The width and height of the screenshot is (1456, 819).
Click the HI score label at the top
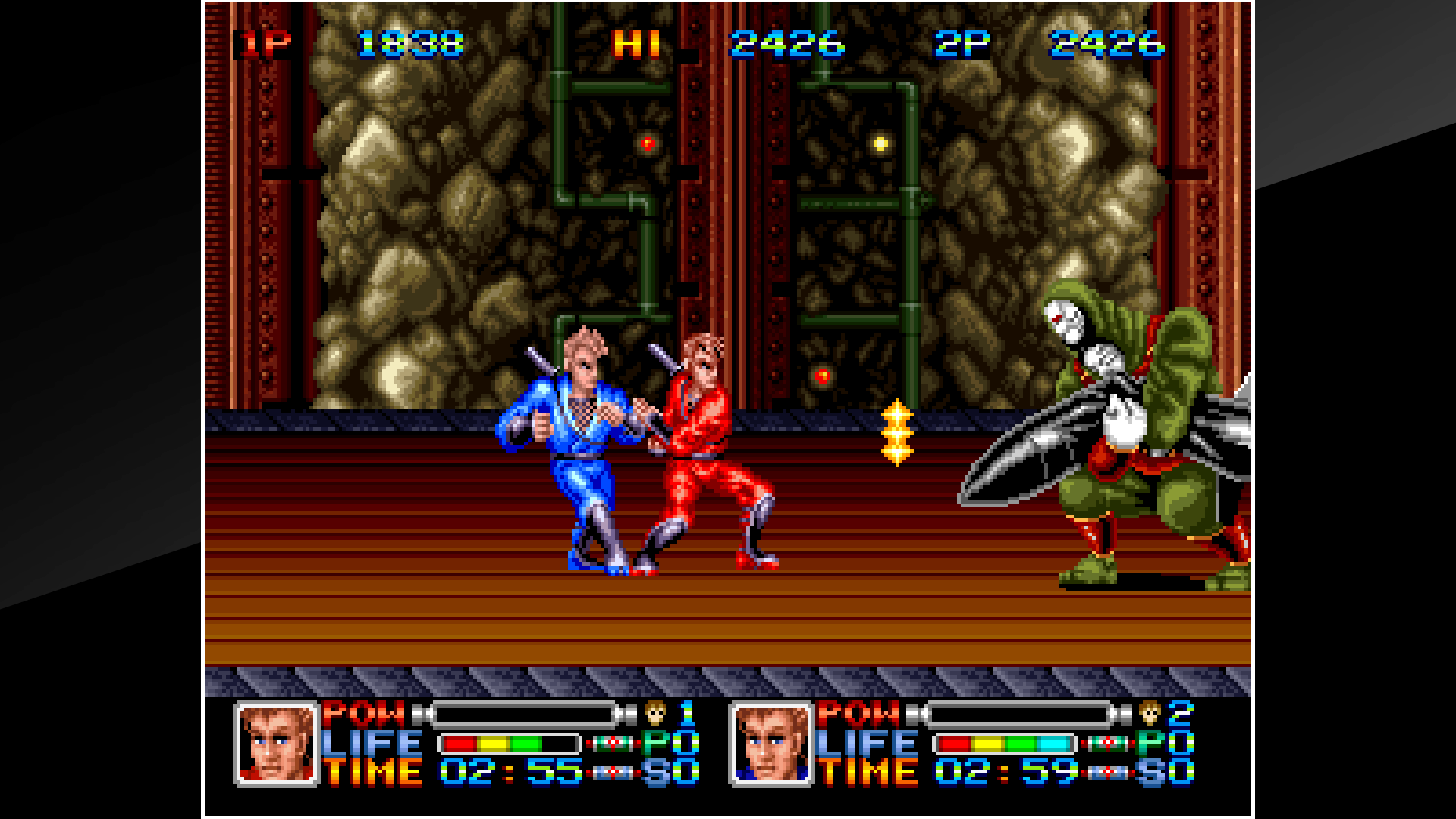(635, 45)
